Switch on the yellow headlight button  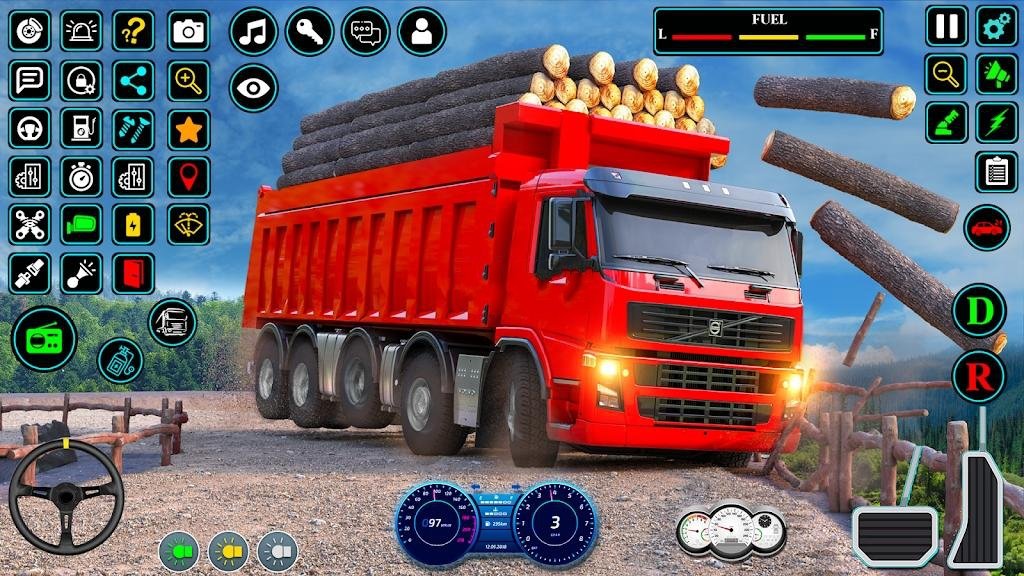[x=228, y=551]
